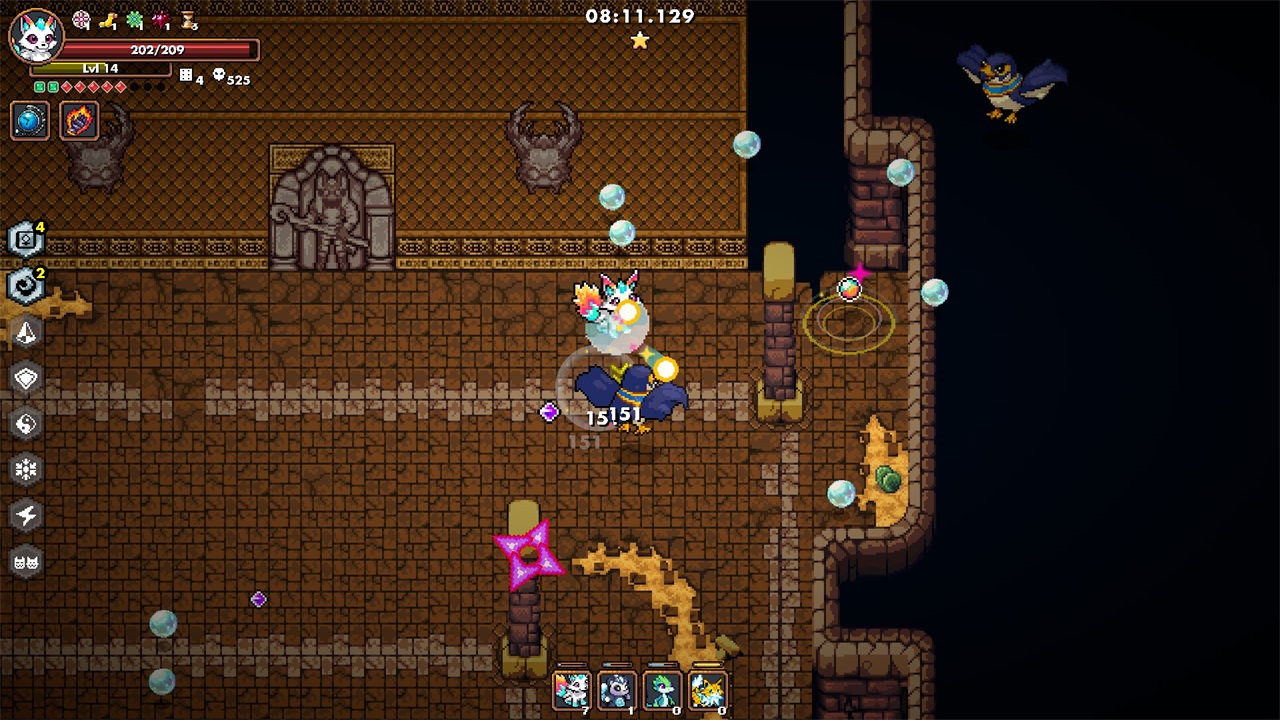Choose the yellow electric cat party slot
Screen dimensions: 1280x720
pyautogui.click(x=707, y=689)
